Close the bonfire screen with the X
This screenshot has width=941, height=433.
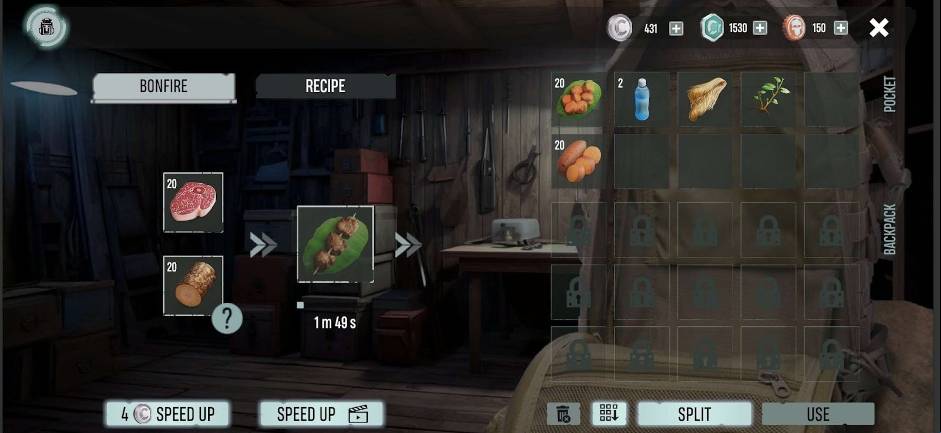pos(878,28)
